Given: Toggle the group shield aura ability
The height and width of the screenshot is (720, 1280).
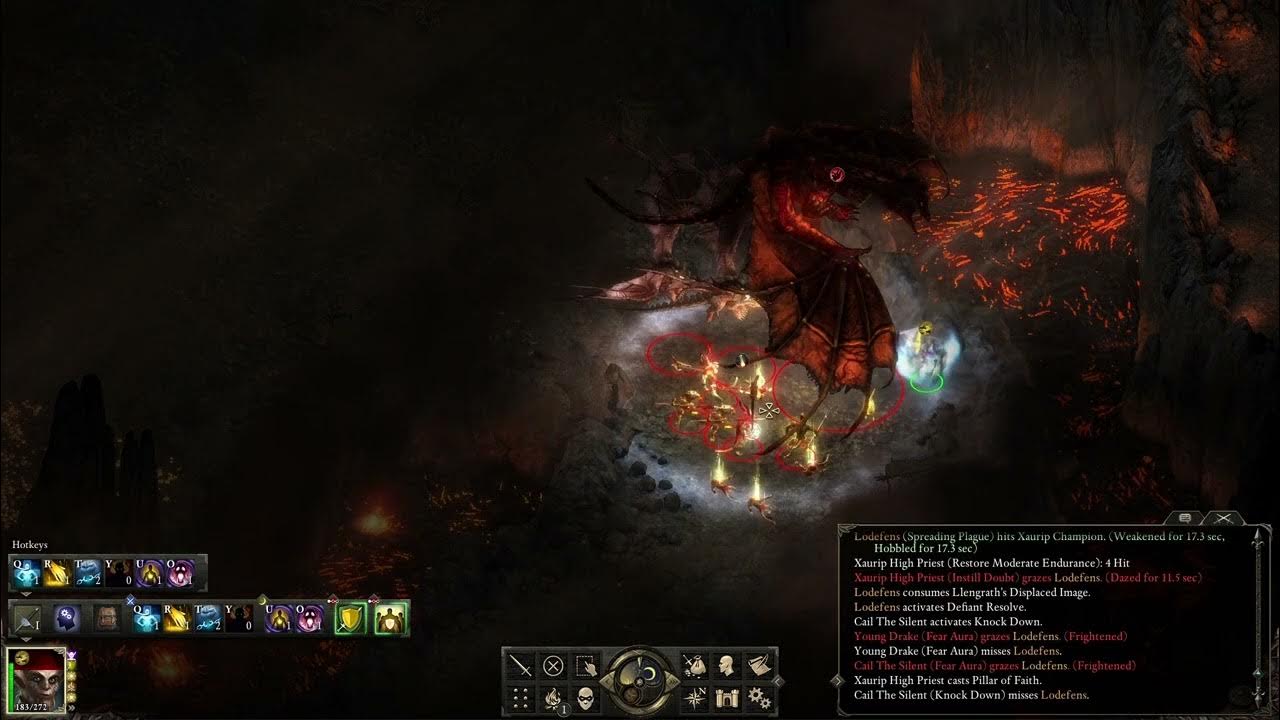Looking at the screenshot, I should (x=390, y=619).
